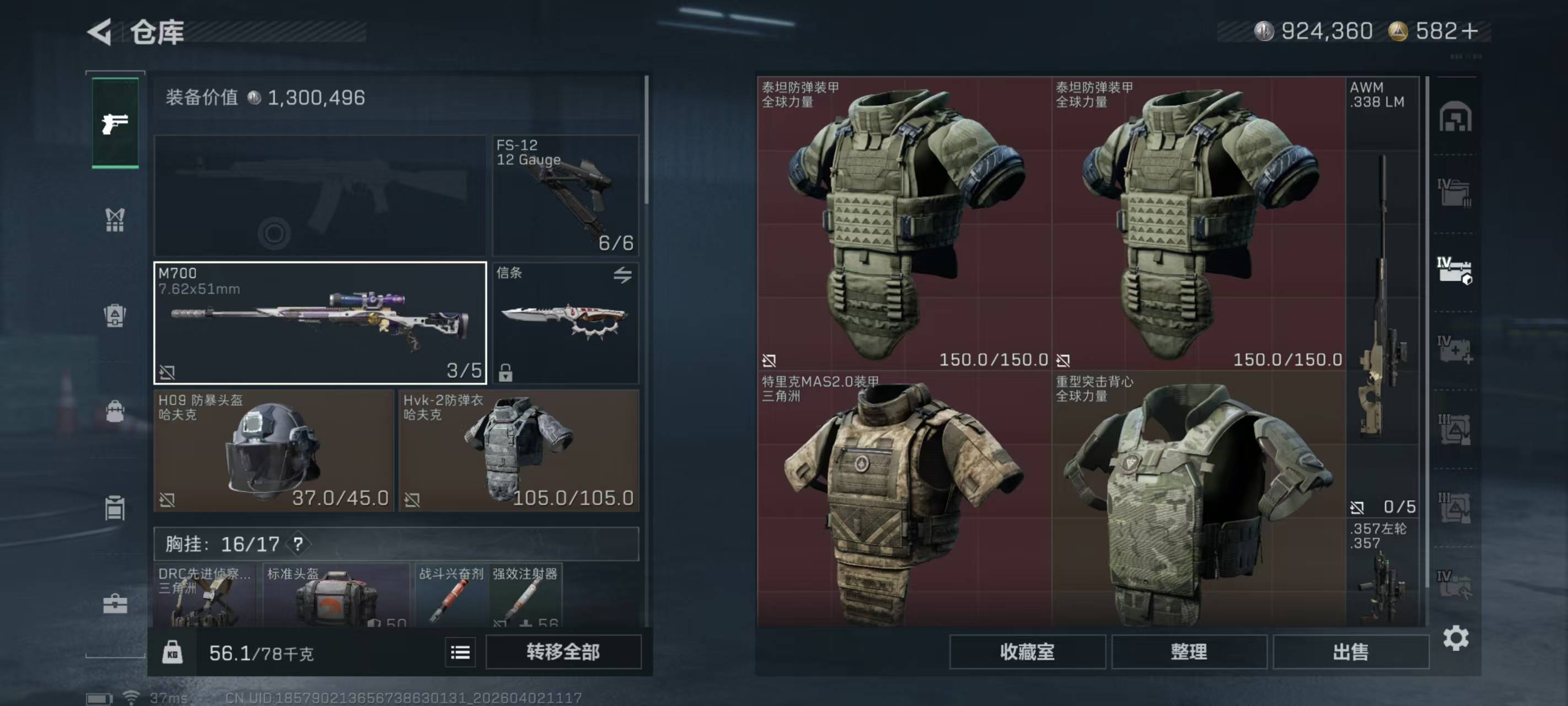Image resolution: width=1568 pixels, height=706 pixels.
Task: Open the 出售 sell menu
Action: 1350,652
